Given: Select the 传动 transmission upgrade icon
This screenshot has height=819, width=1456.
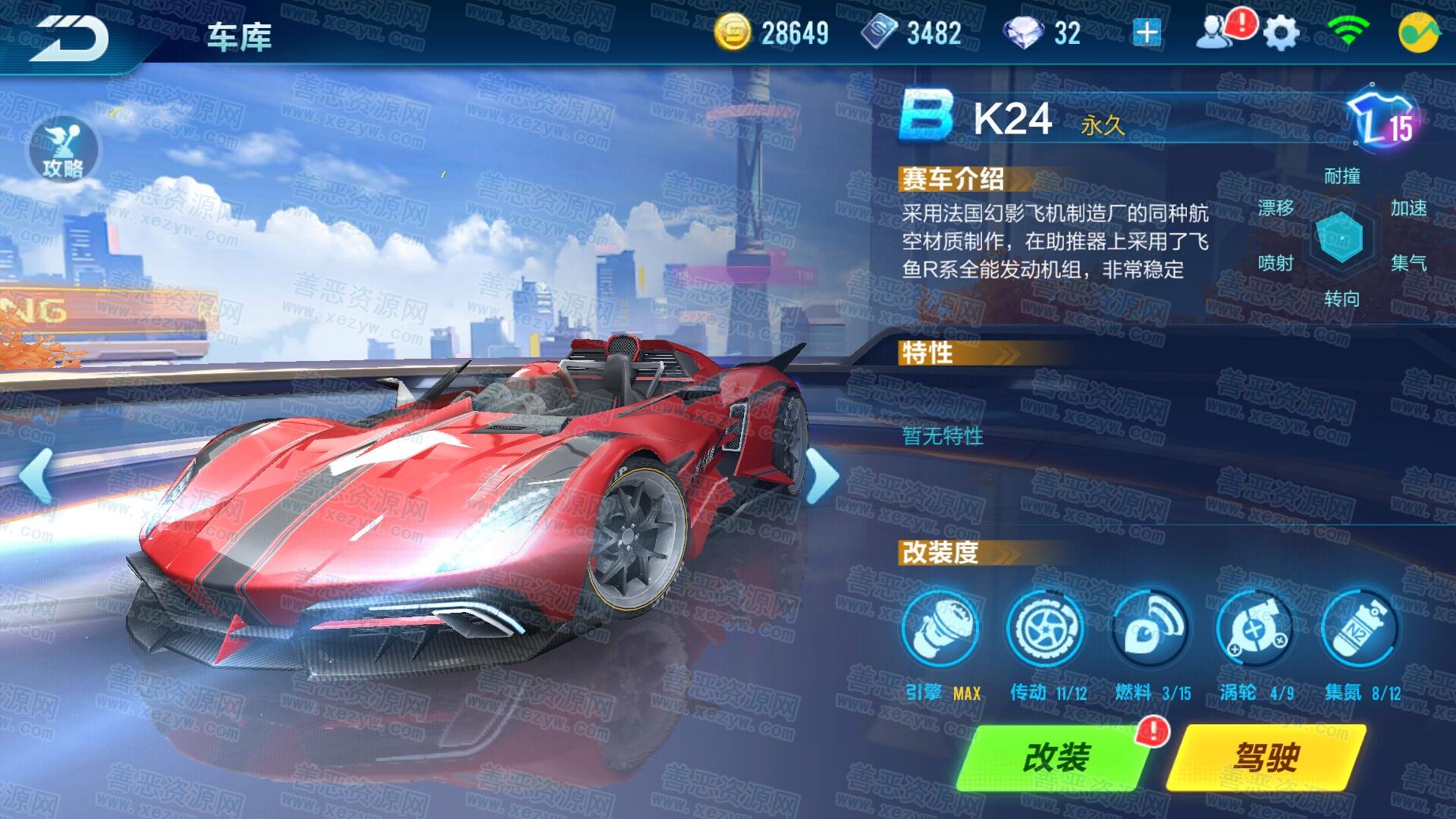Looking at the screenshot, I should (1045, 629).
